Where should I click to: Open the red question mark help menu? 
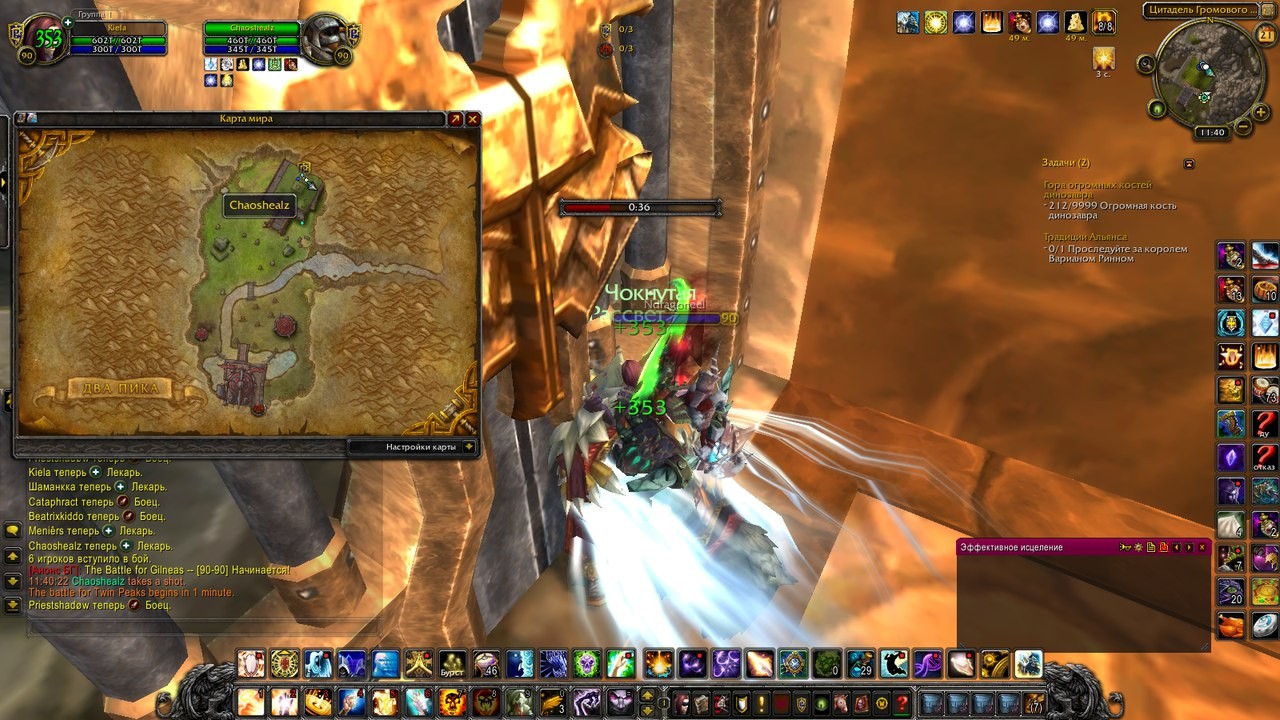click(902, 703)
